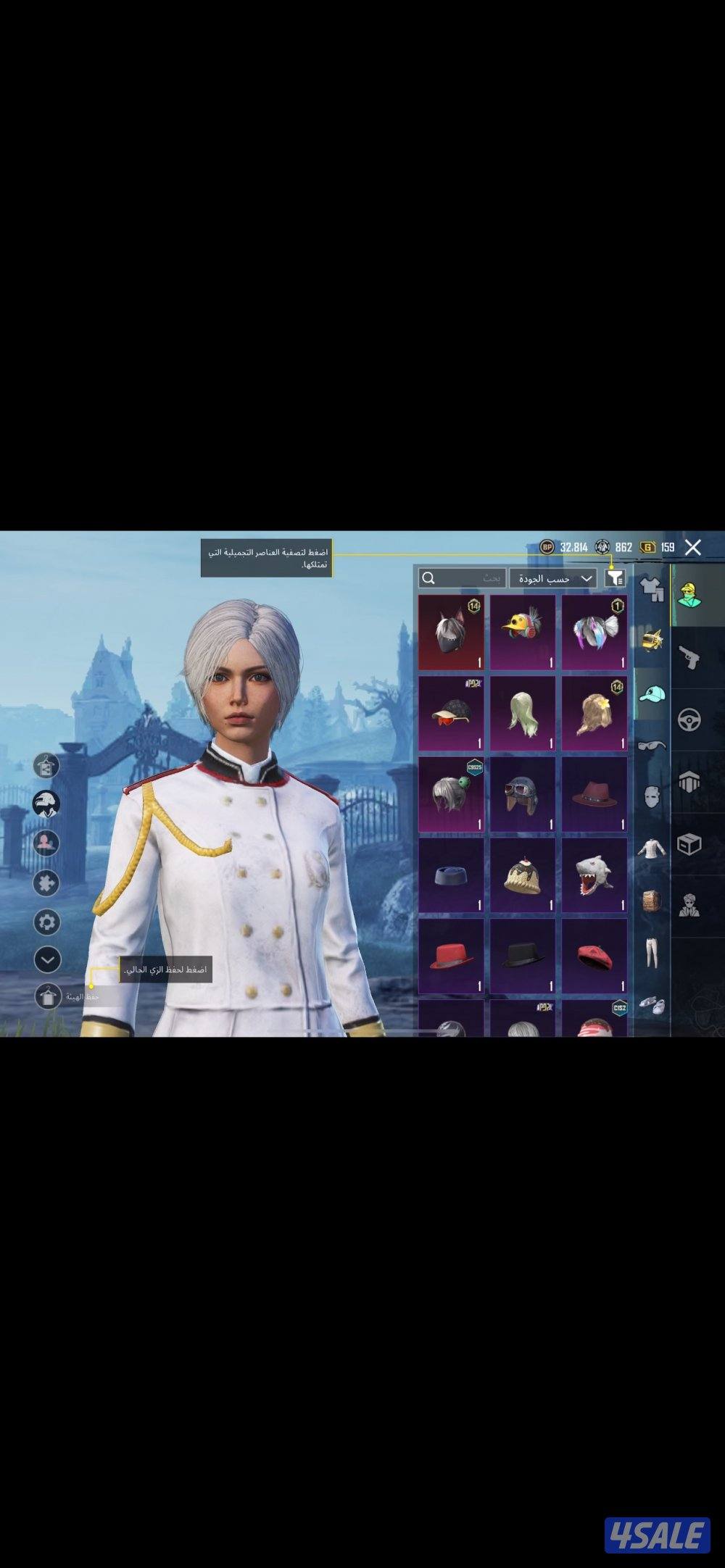Open the quality sort dropdown
The height and width of the screenshot is (1568, 725).
coord(553,578)
